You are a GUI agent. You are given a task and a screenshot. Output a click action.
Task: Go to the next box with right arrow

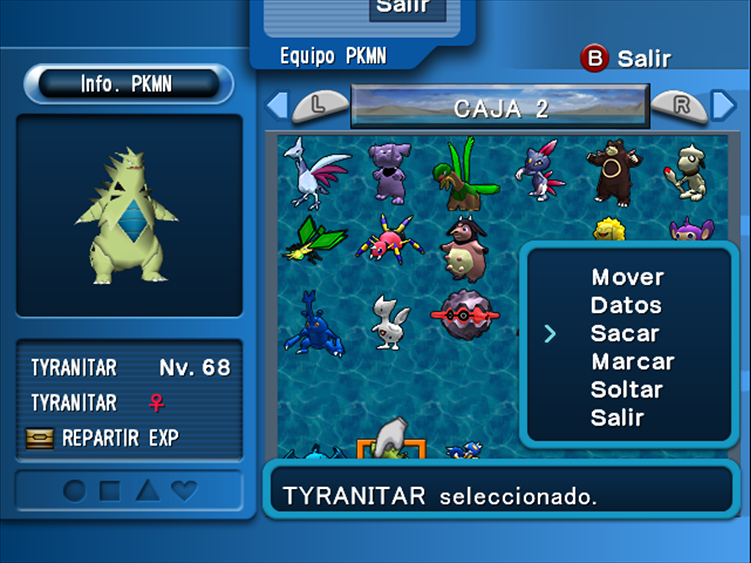723,104
